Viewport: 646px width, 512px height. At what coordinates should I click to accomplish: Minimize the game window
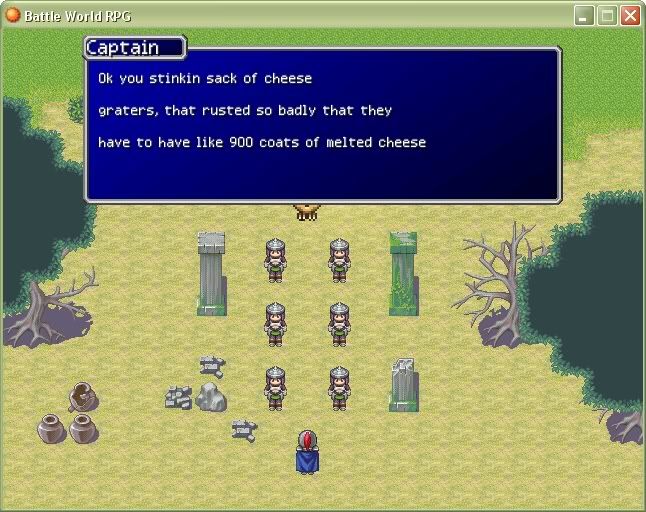pos(585,15)
